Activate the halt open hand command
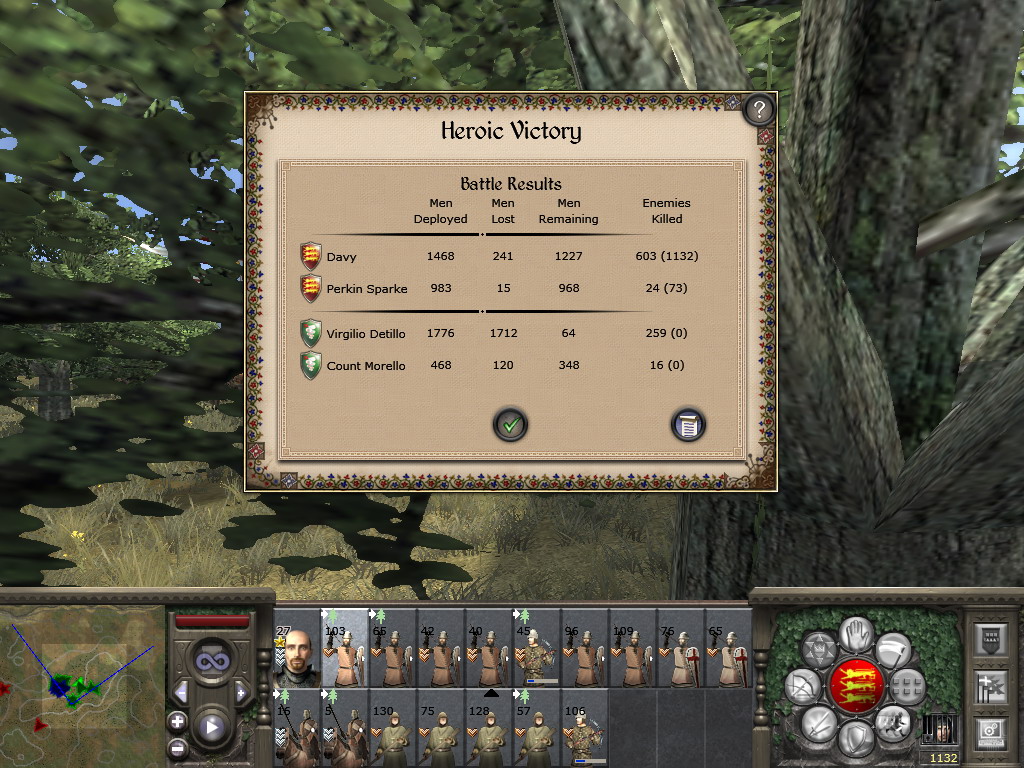This screenshot has height=768, width=1024. click(x=857, y=634)
